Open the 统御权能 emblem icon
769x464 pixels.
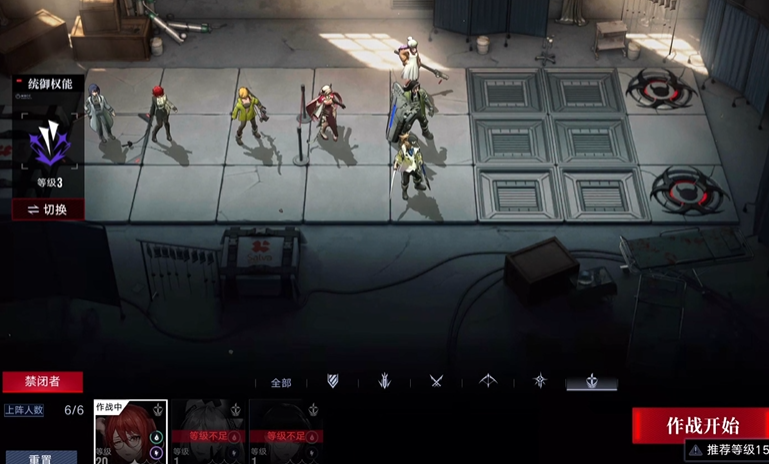point(48,146)
